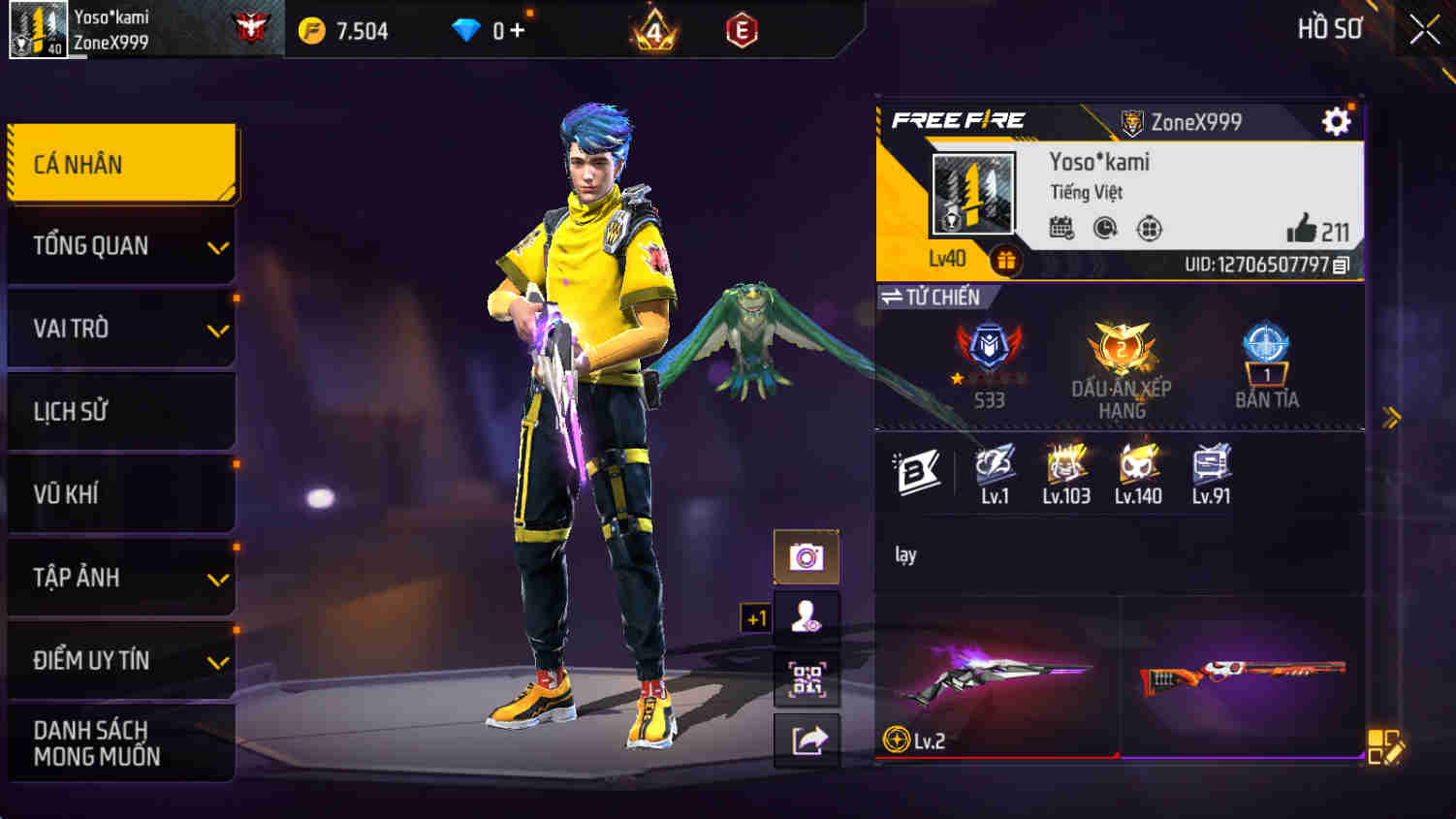This screenshot has height=819, width=1456.
Task: Click the add friend icon with +1 badge
Action: point(807,617)
